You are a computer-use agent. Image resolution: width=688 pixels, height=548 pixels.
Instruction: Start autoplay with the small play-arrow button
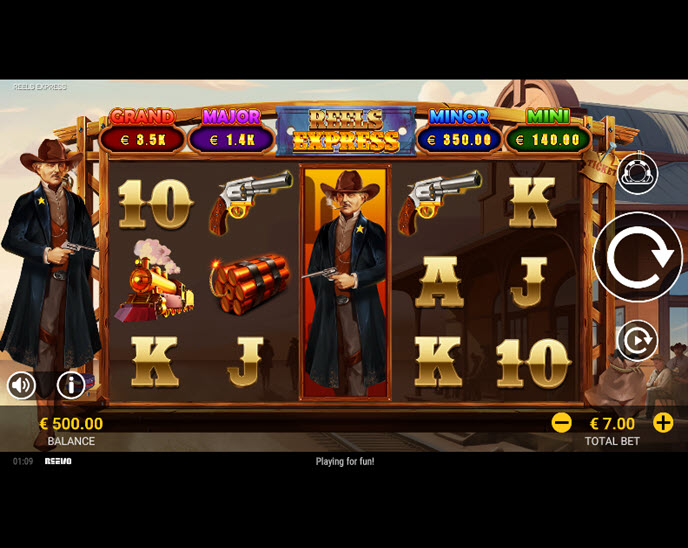pyautogui.click(x=636, y=341)
